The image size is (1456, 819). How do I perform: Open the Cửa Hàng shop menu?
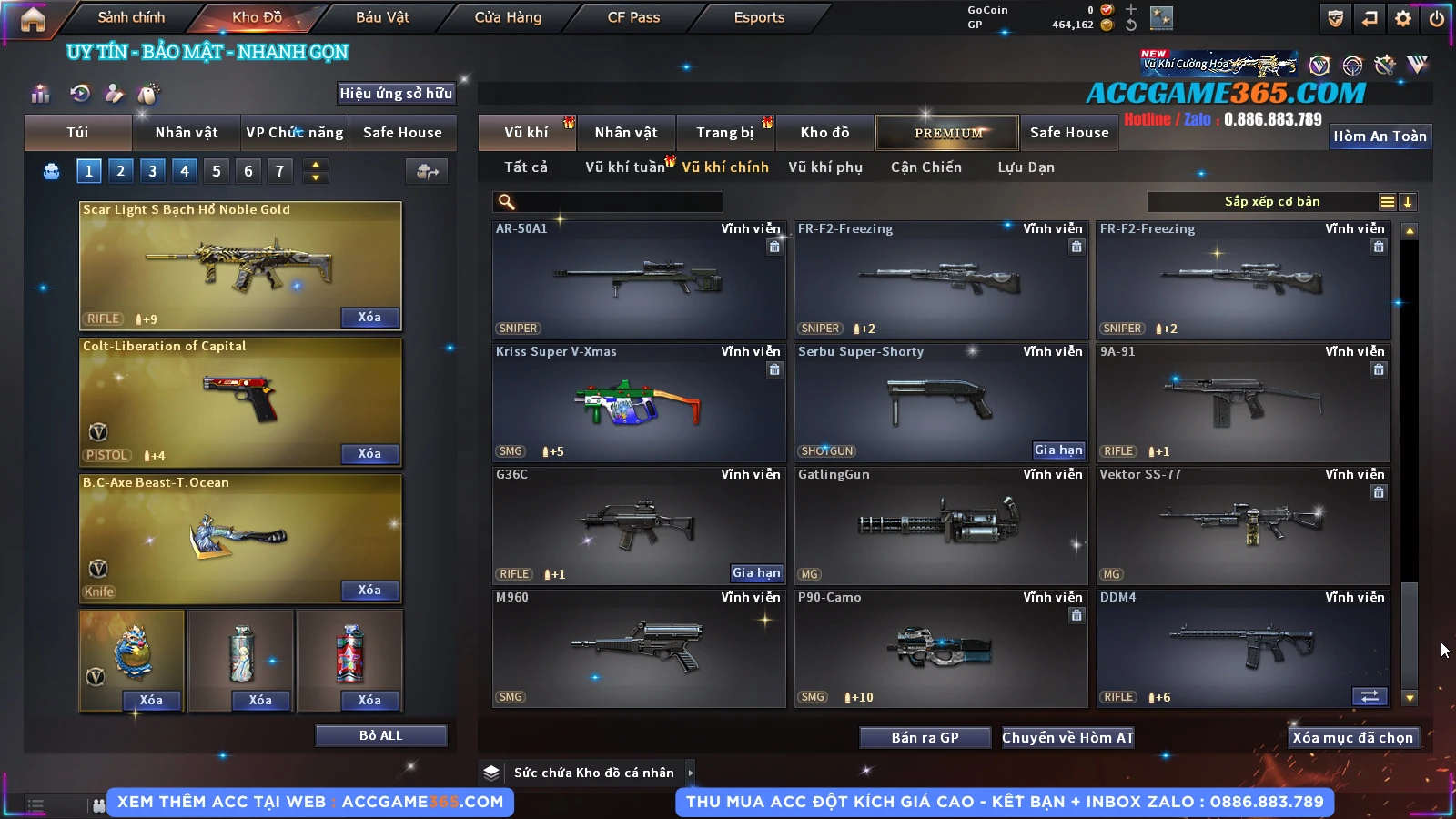coord(508,17)
